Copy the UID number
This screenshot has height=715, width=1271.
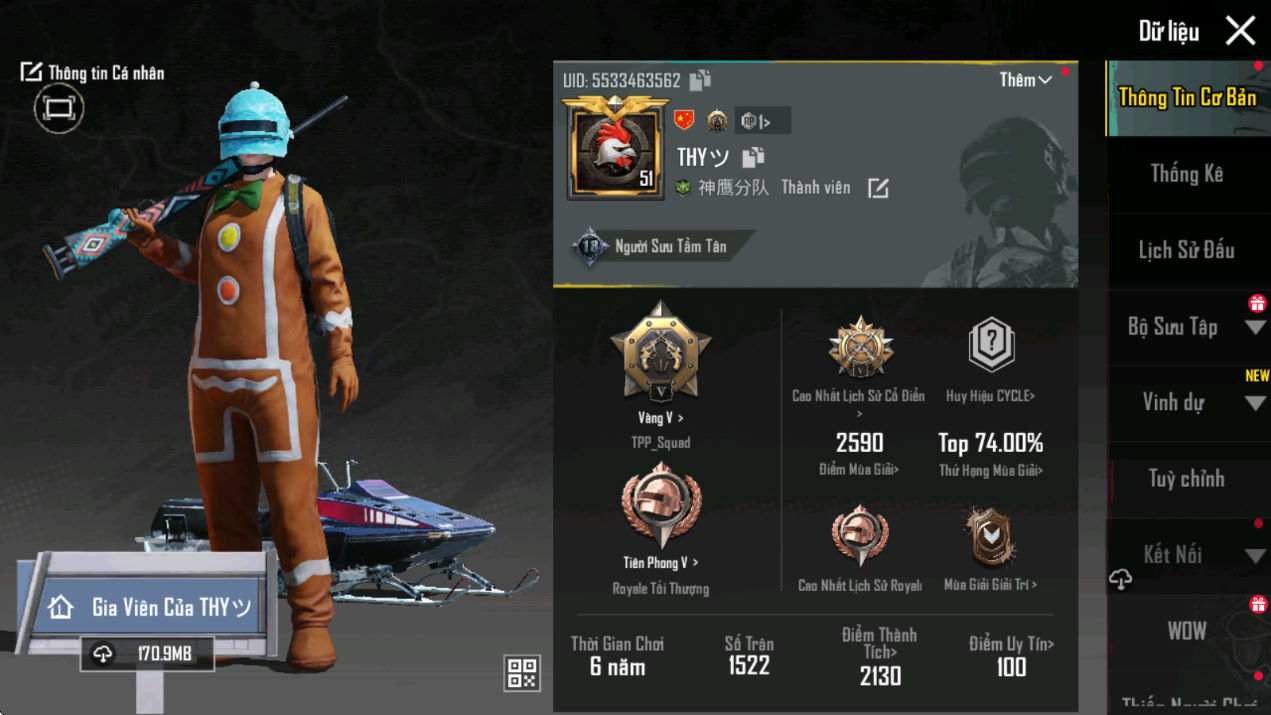[700, 80]
